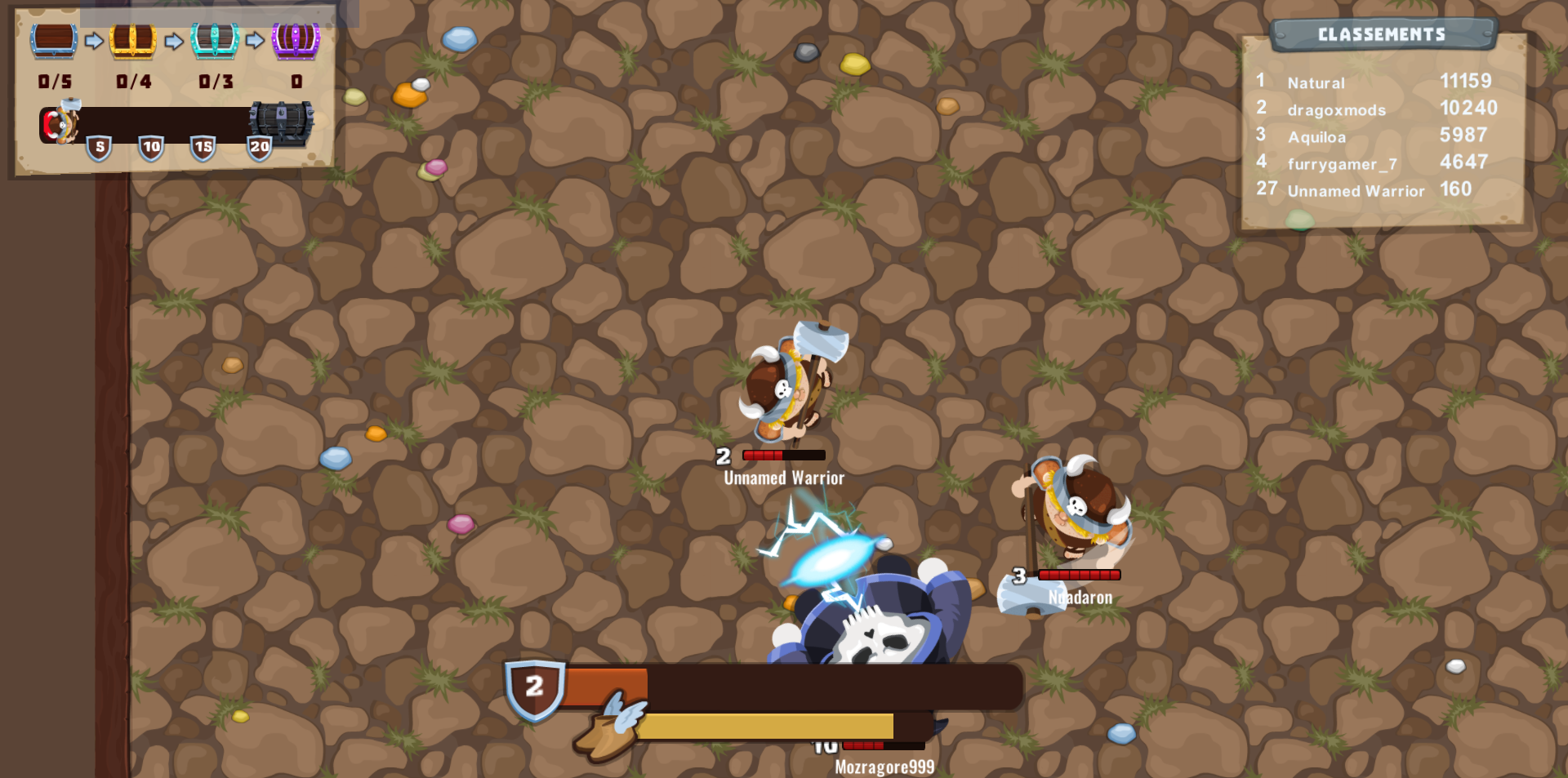Screen dimensions: 1568x778
Task: Click the shield milestone marked 10
Action: click(x=152, y=149)
